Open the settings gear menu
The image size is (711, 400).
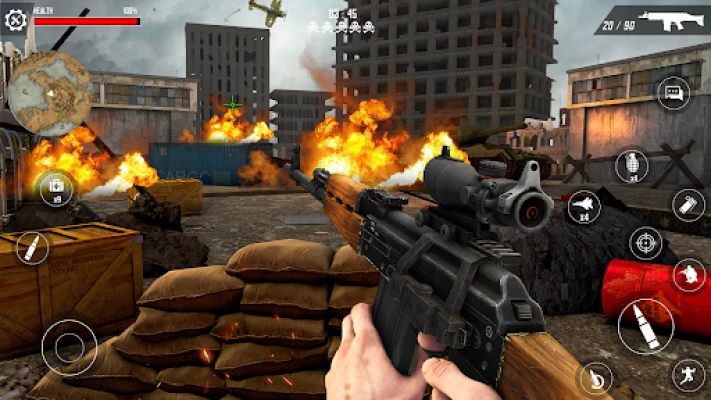pyautogui.click(x=14, y=20)
